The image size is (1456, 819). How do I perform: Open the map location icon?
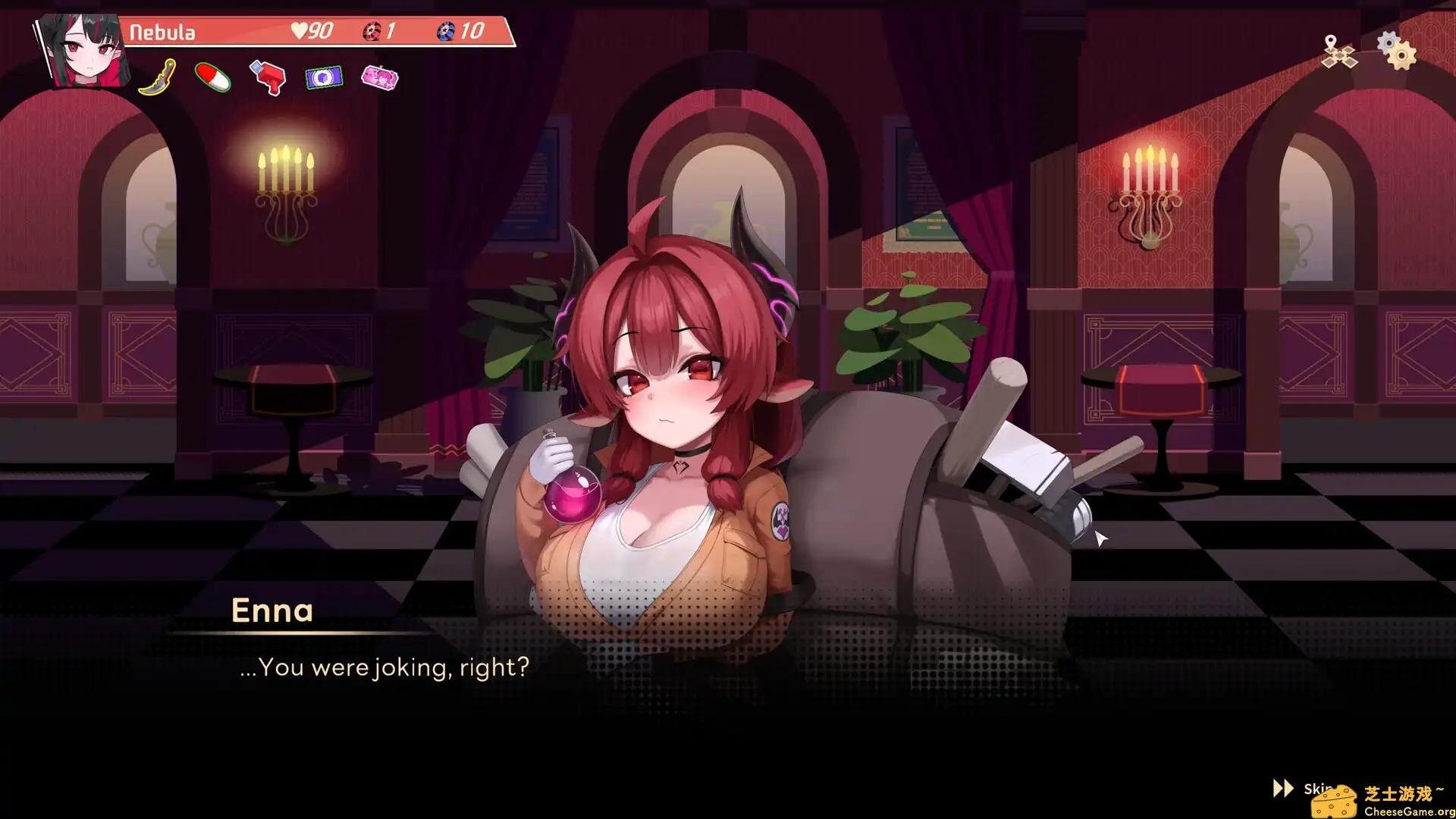click(x=1338, y=52)
